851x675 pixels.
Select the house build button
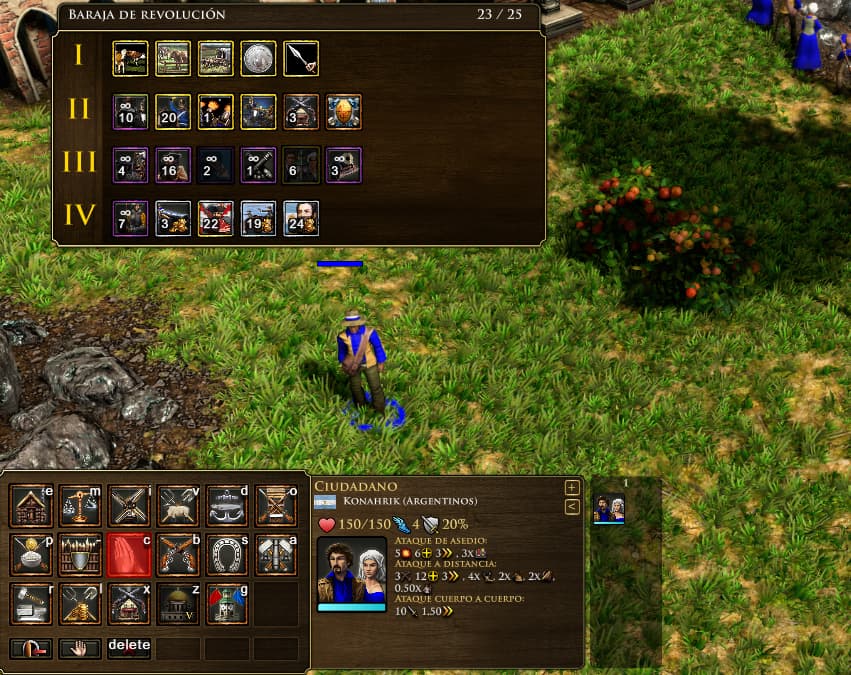click(31, 505)
